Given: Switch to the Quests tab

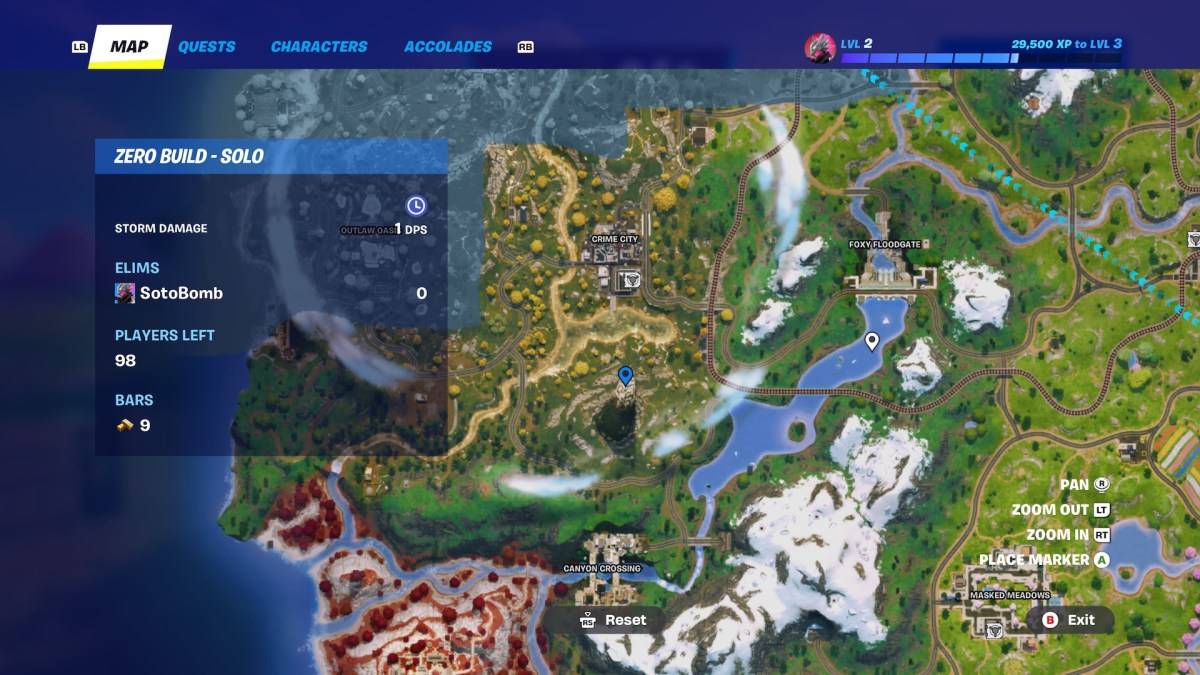Looking at the screenshot, I should [206, 46].
